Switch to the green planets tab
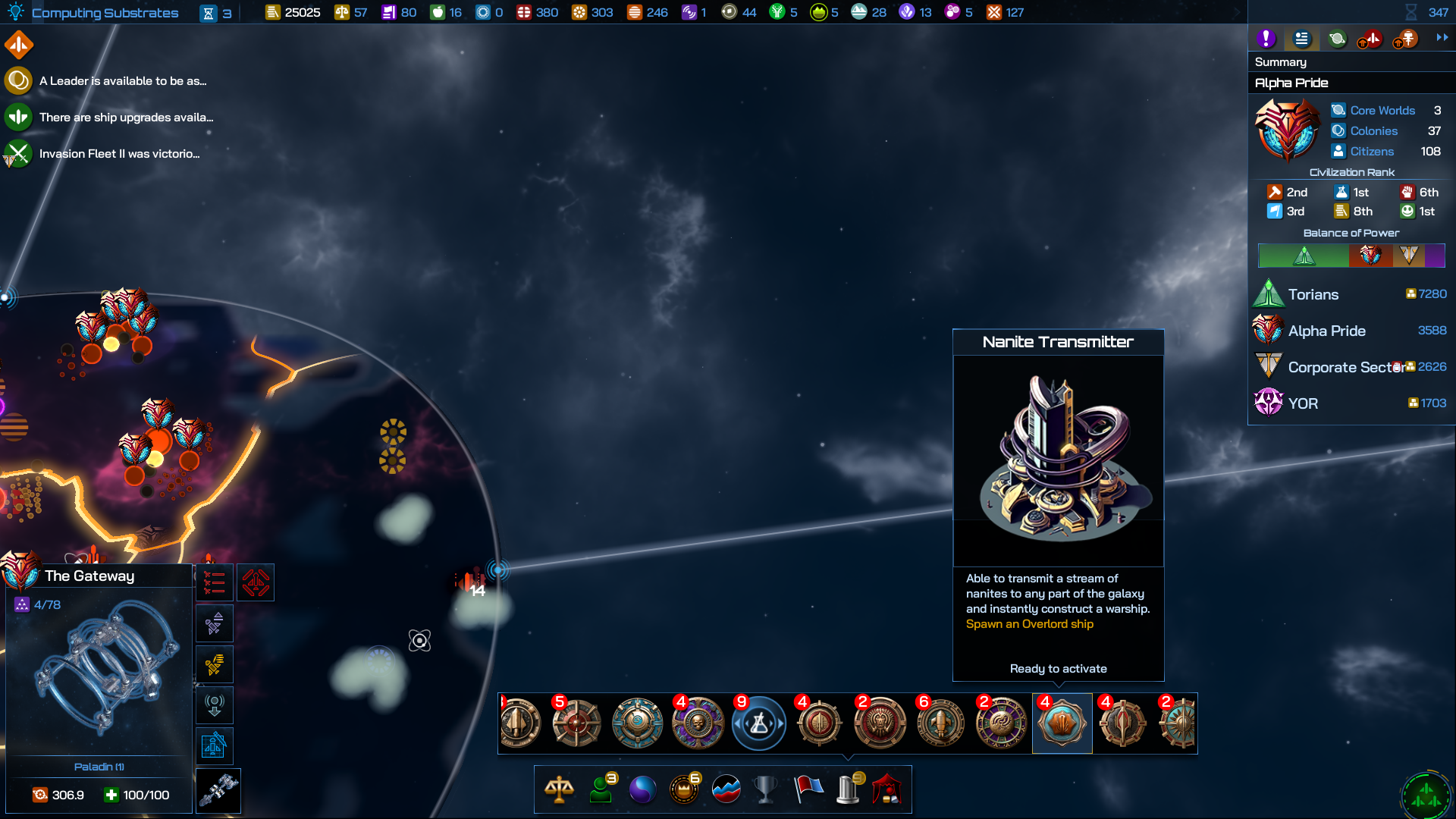The width and height of the screenshot is (1456, 819). click(1337, 39)
